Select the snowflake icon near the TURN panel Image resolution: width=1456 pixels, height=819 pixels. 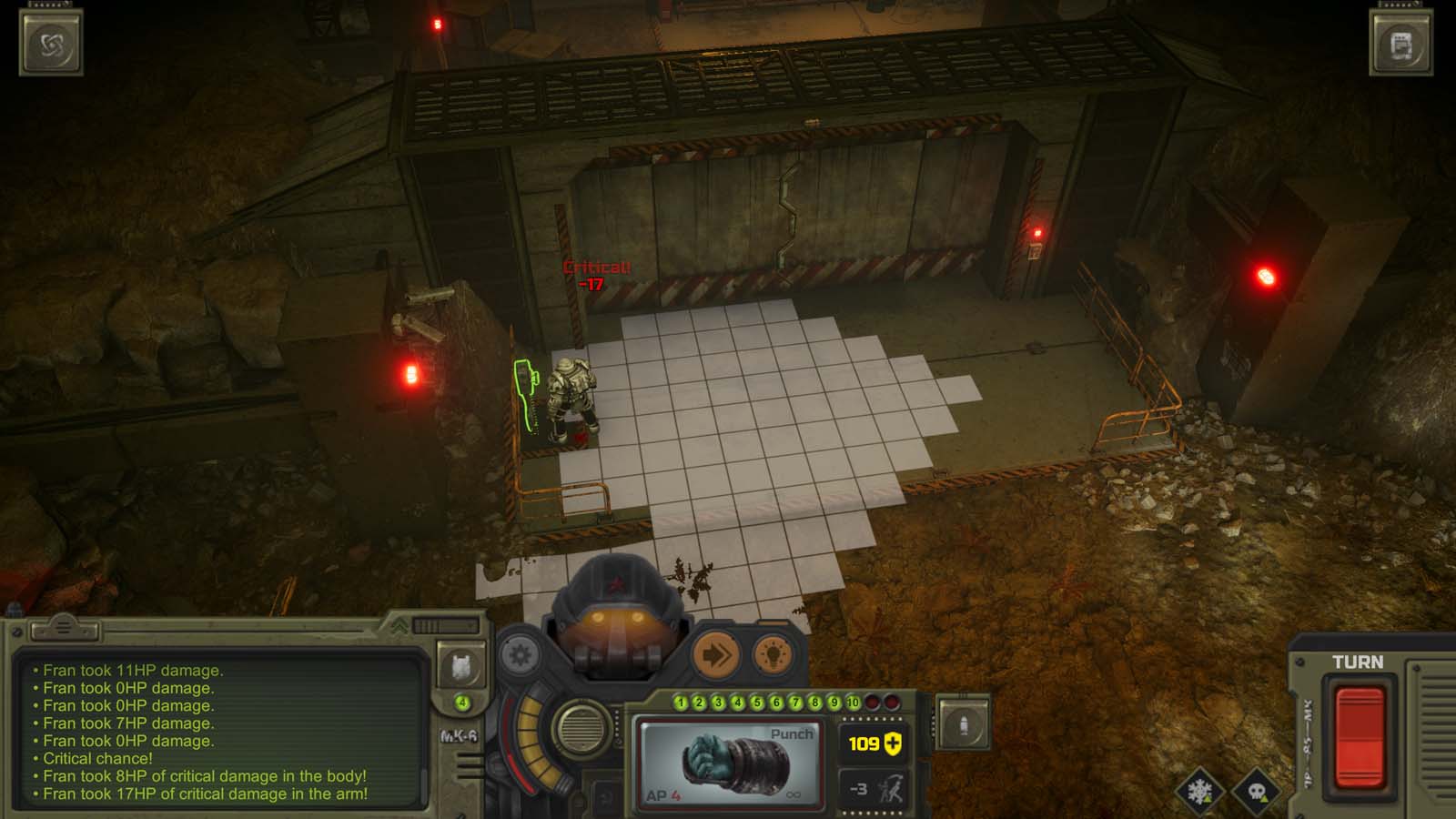pyautogui.click(x=1199, y=793)
